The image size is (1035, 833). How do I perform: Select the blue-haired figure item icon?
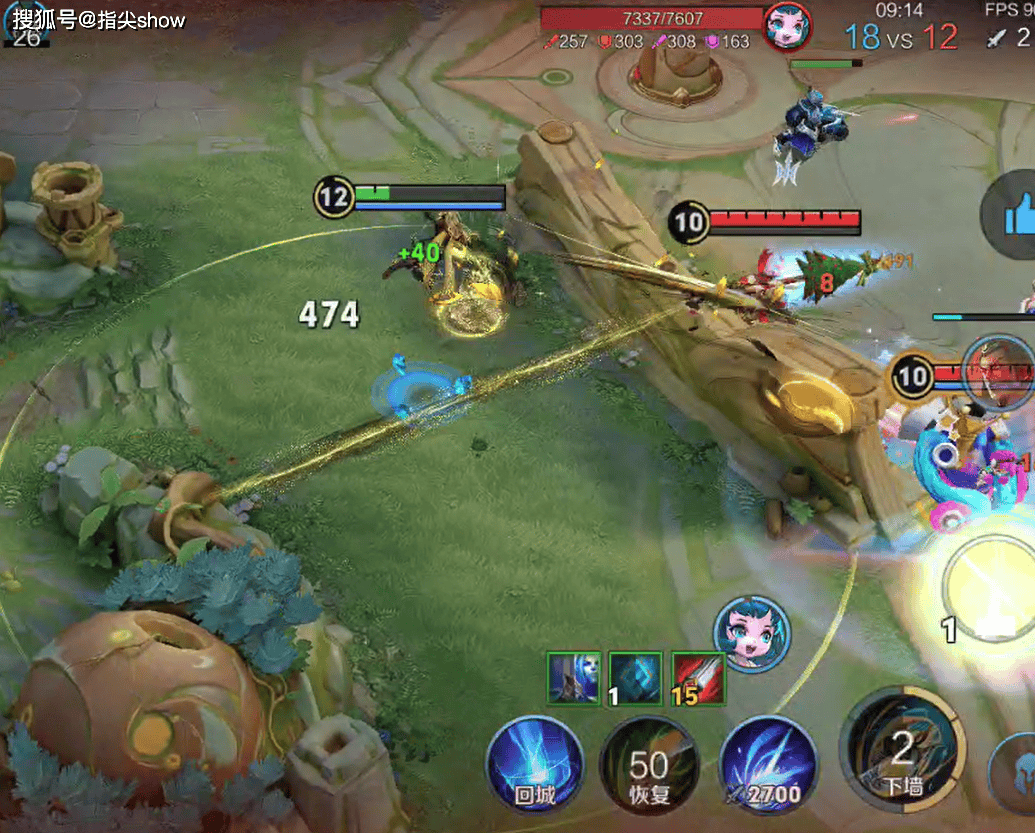click(574, 678)
